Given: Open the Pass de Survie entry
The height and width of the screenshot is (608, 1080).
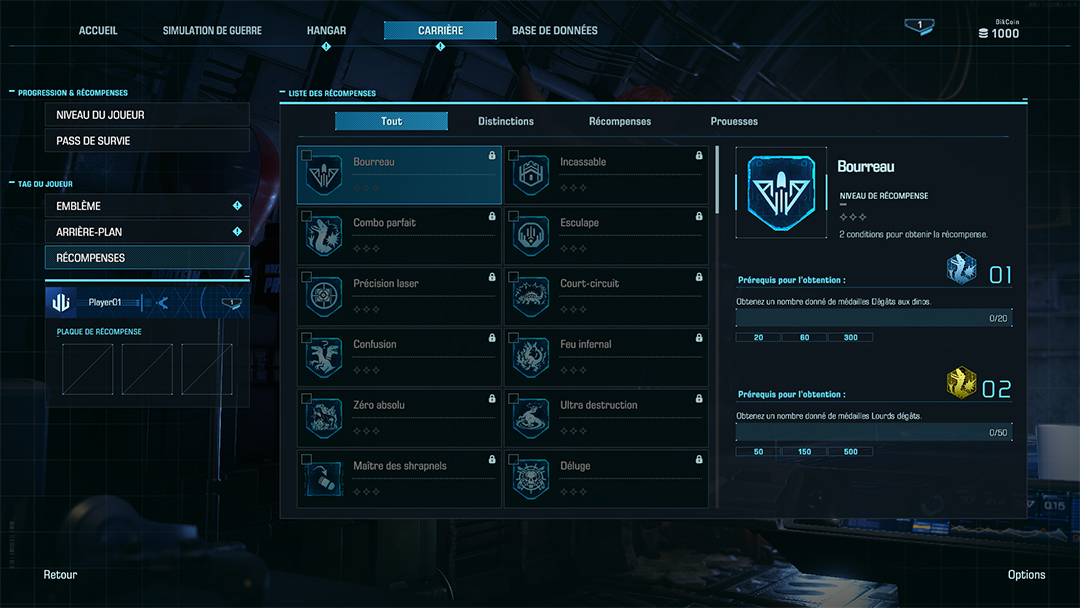Looking at the screenshot, I should tap(147, 141).
